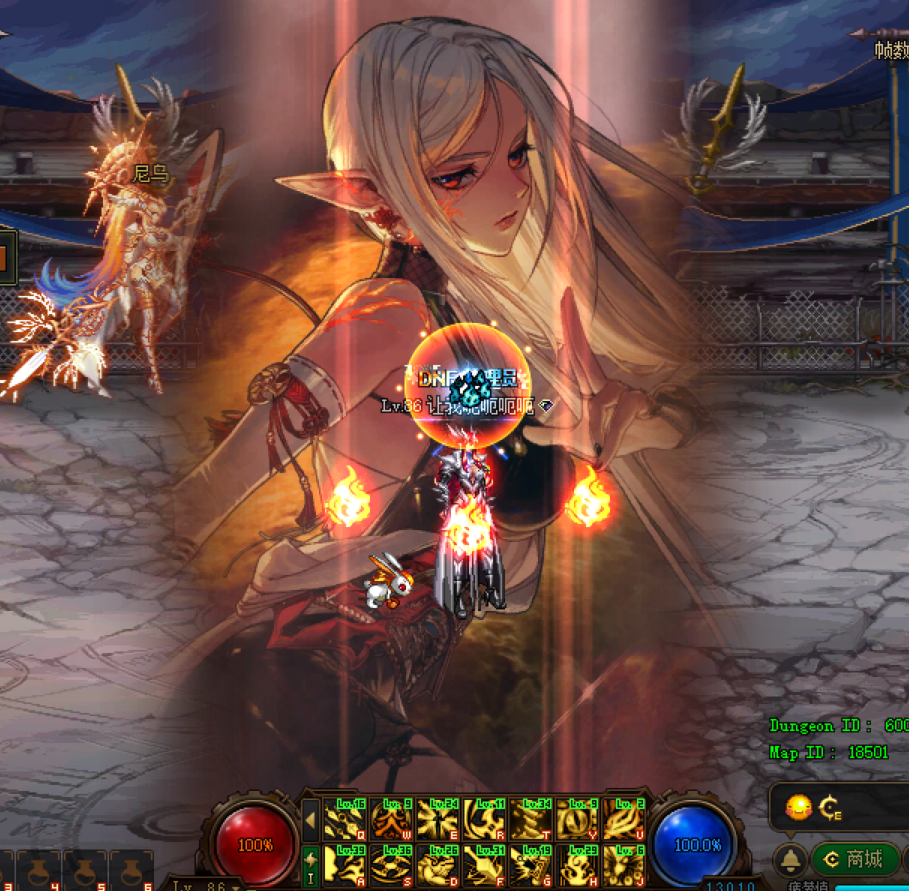The image size is (909, 891).
Task: Activate the skill bound to S
Action: [391, 865]
